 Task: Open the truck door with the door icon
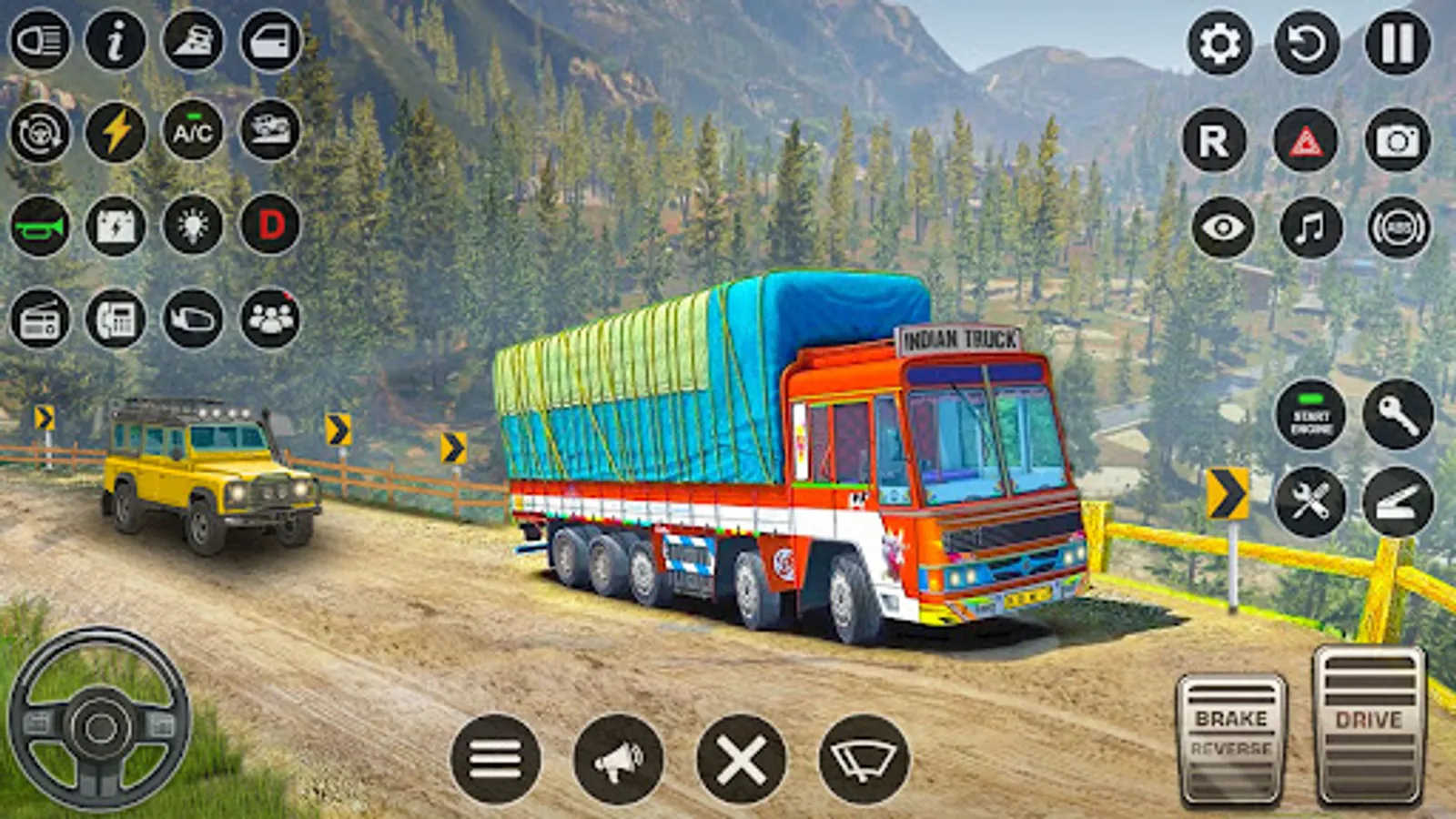coord(268,41)
